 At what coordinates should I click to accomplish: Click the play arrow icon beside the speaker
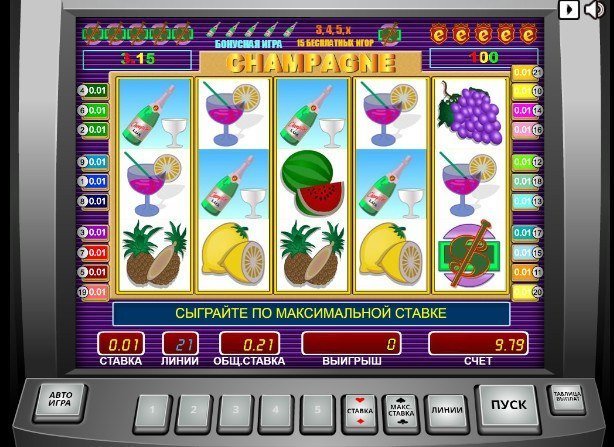568,10
